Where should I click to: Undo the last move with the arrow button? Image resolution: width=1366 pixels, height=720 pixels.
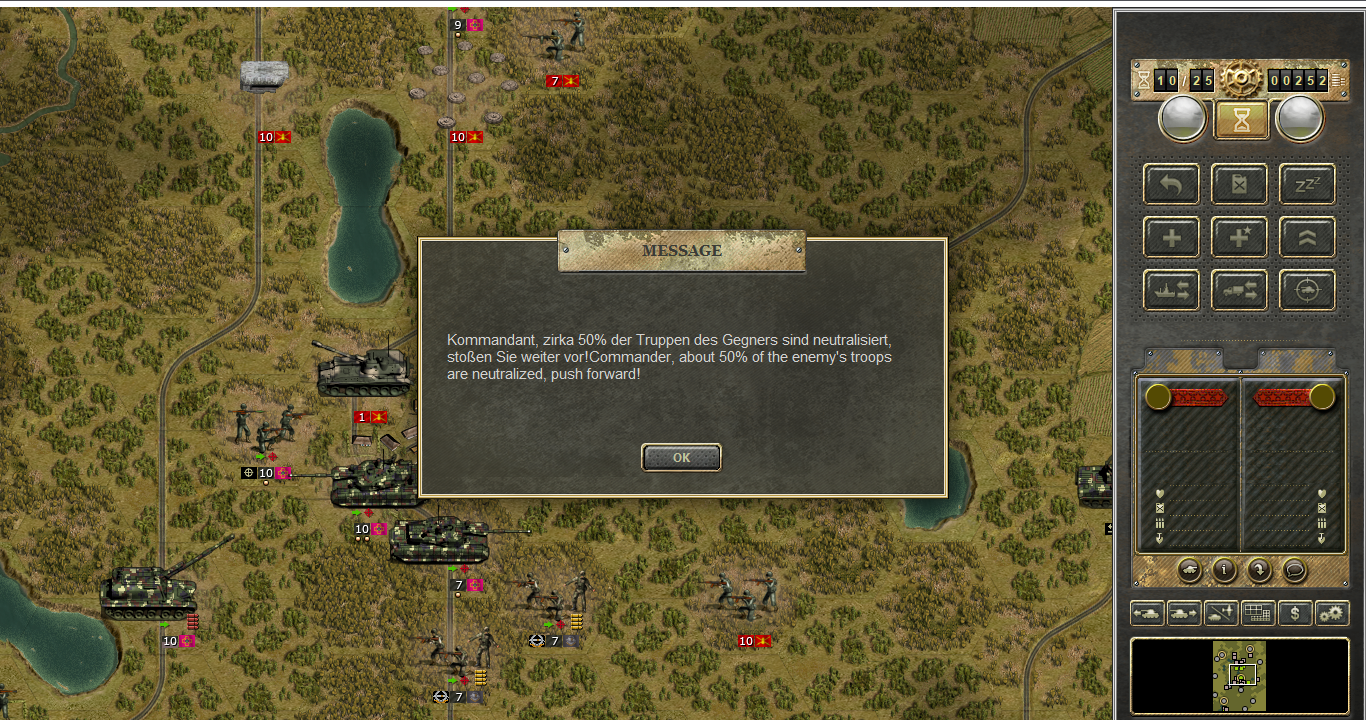point(1171,185)
